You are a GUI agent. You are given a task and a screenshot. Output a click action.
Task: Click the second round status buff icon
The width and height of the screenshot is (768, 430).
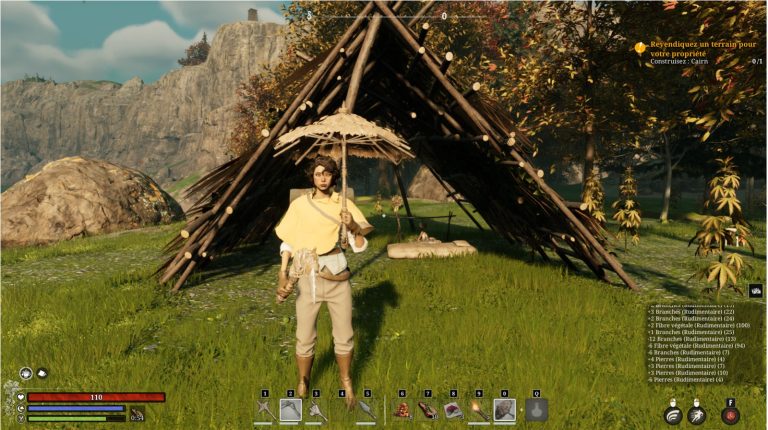[x=42, y=373]
